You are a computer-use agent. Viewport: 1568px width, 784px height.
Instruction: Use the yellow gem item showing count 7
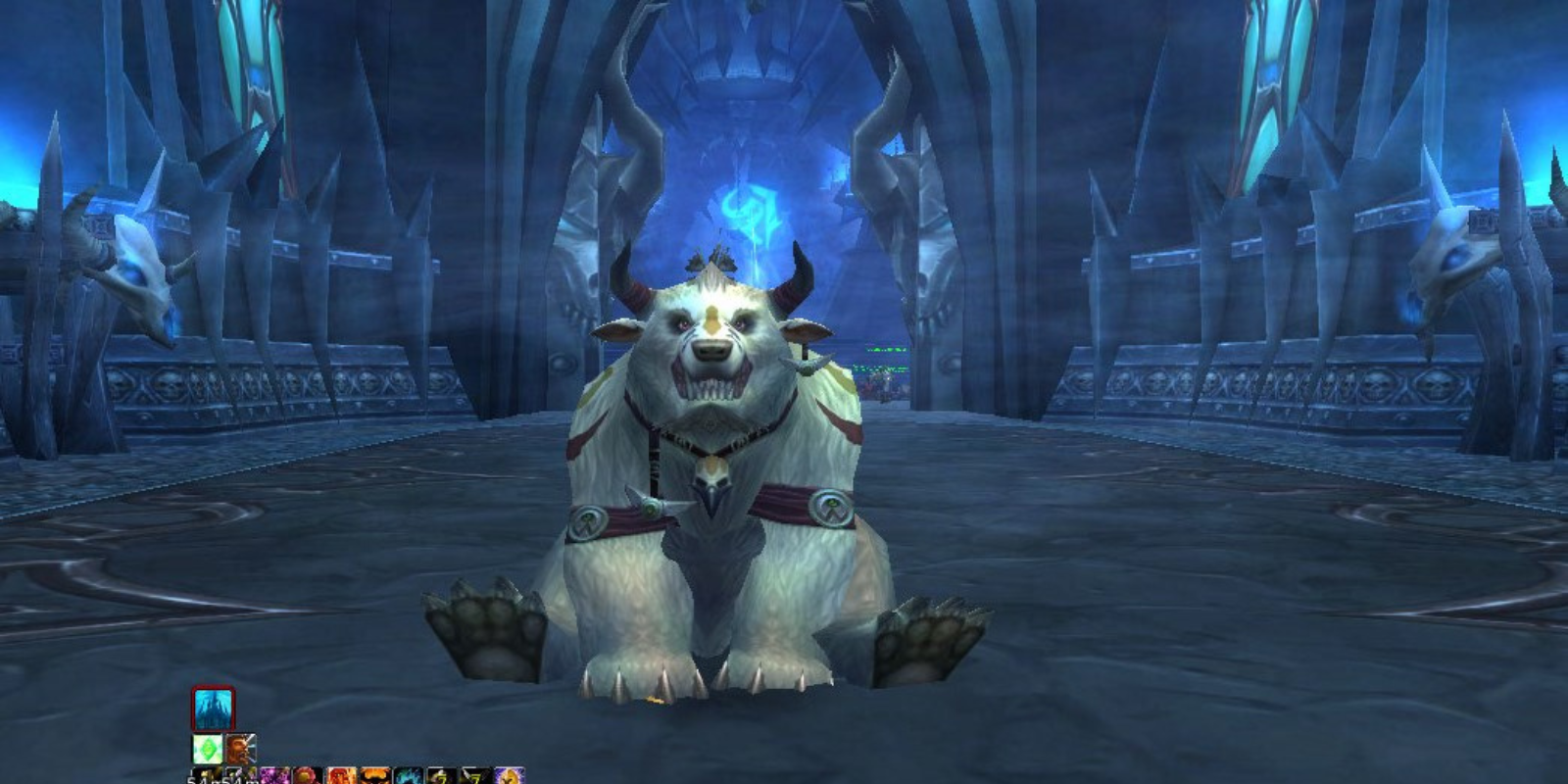click(443, 775)
